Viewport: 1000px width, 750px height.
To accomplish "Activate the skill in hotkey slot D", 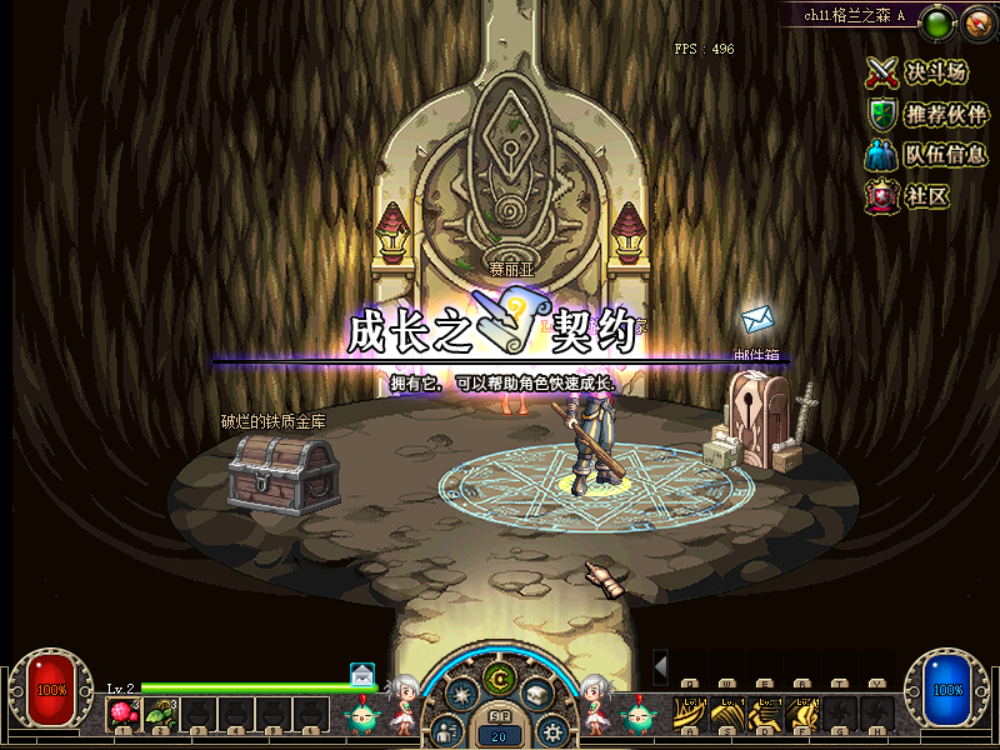I will (x=765, y=714).
